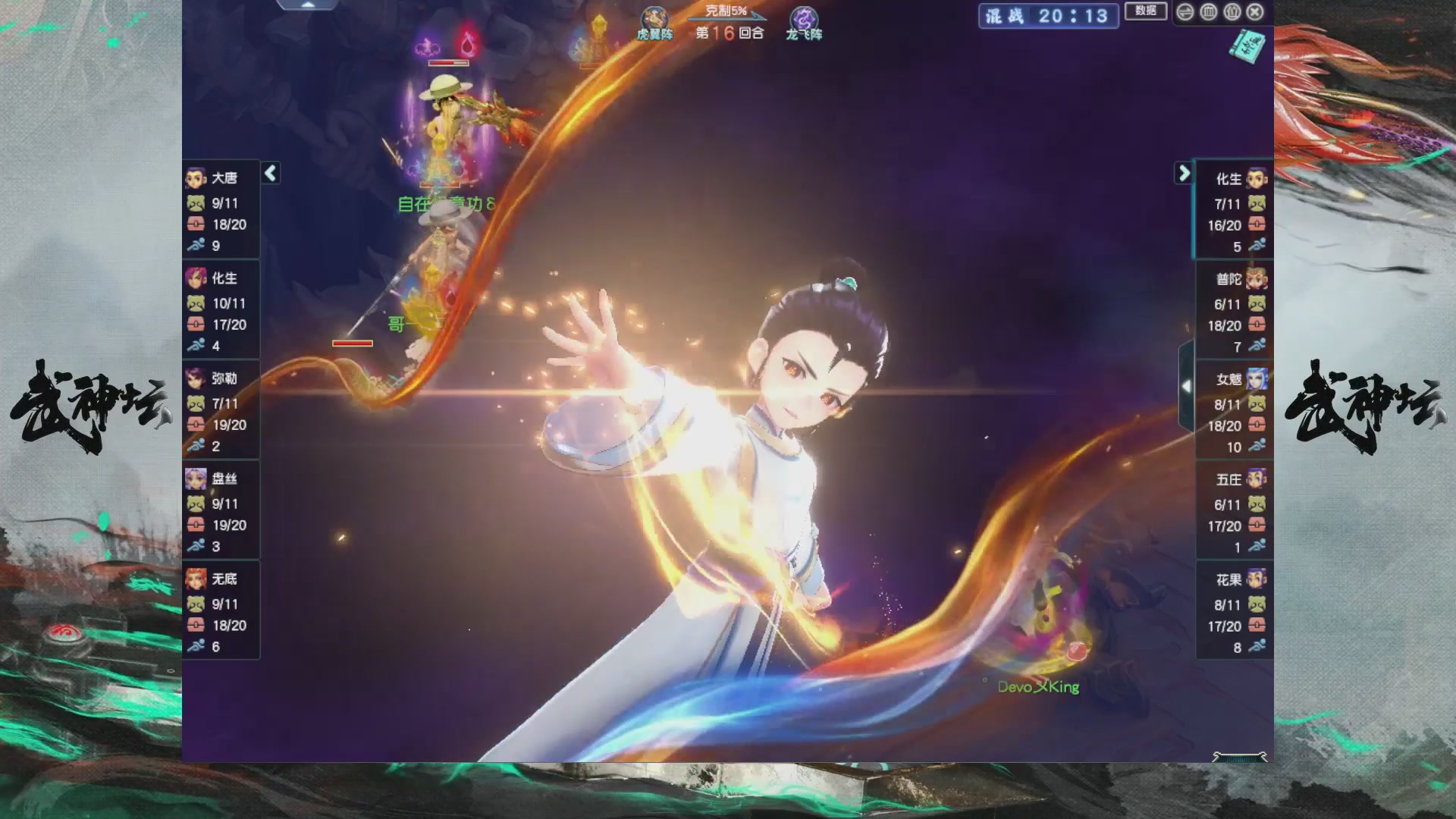Collapse the right team panel with its arrow

point(1184,173)
